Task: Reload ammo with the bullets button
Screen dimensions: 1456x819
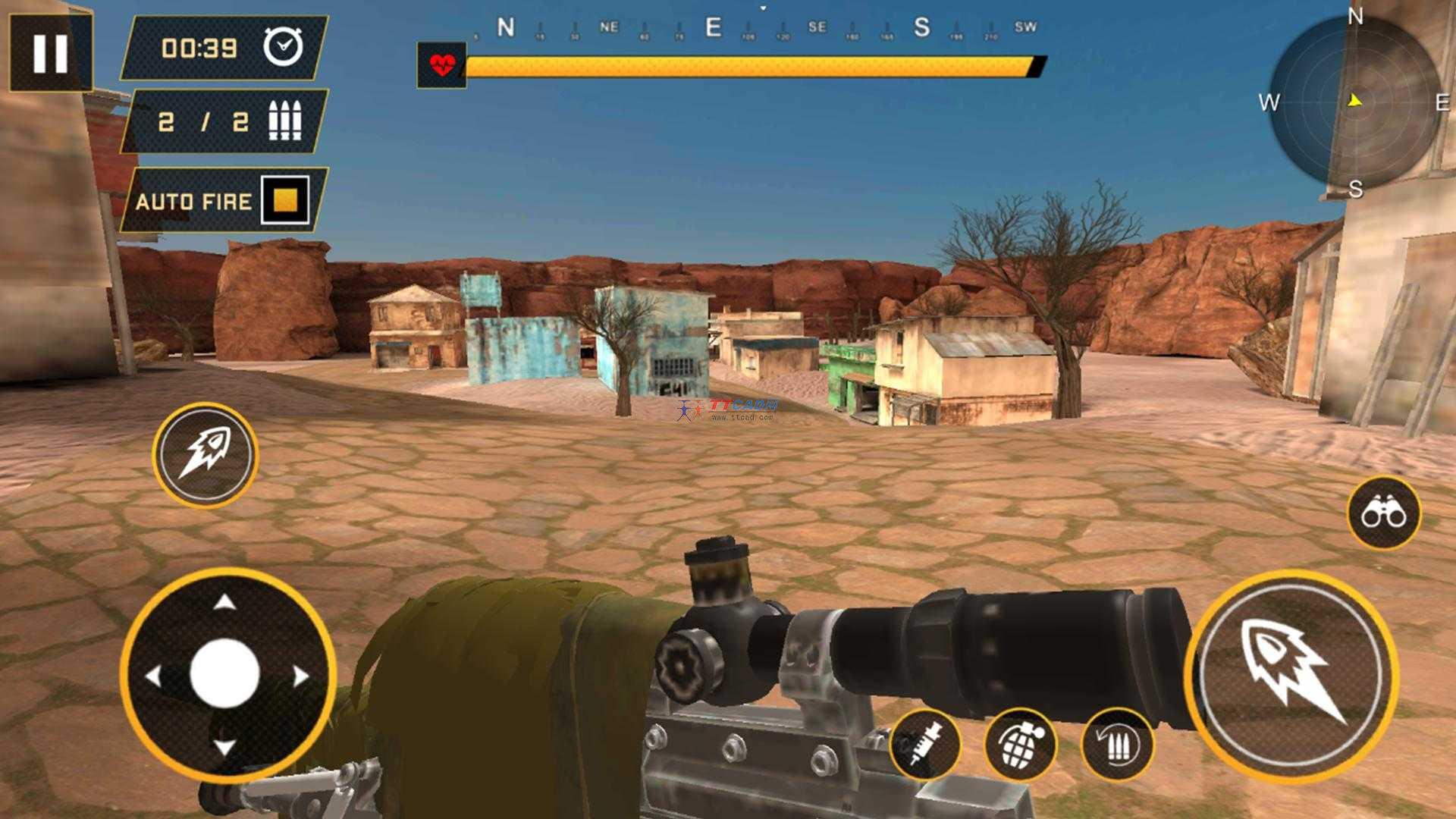Action: 1117,745
